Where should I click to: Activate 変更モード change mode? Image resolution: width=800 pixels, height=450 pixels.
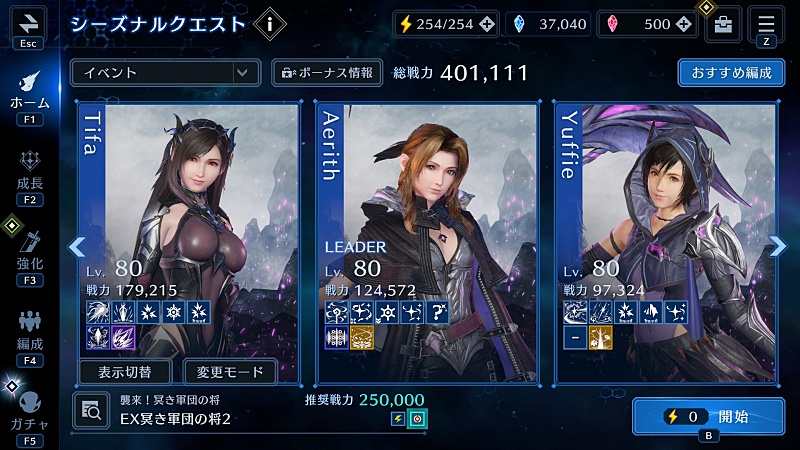click(230, 372)
